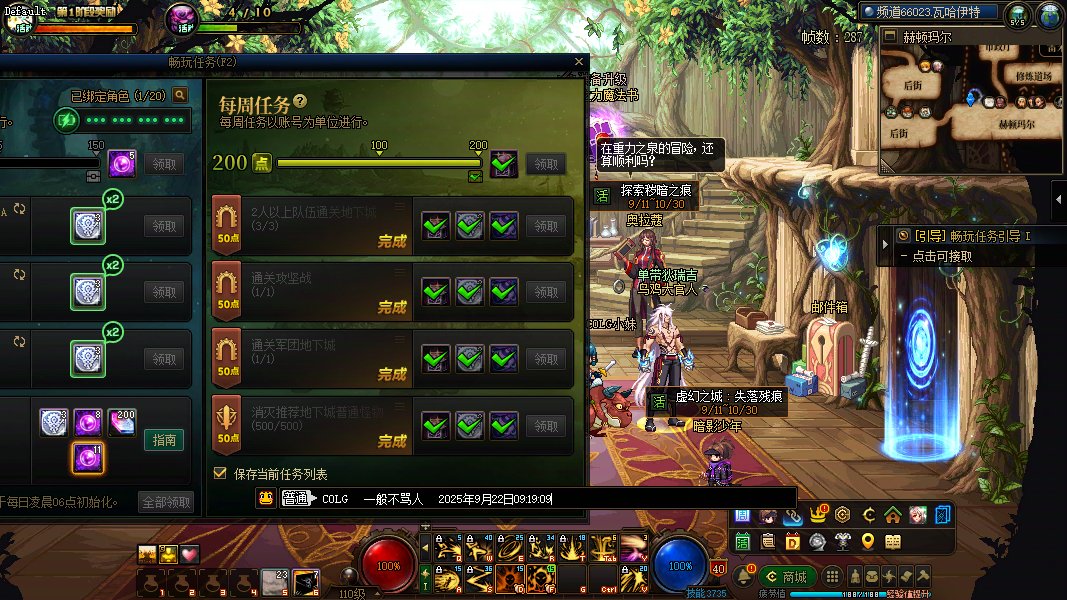Open the 商城 shop button
1067x600 pixels.
[x=785, y=577]
